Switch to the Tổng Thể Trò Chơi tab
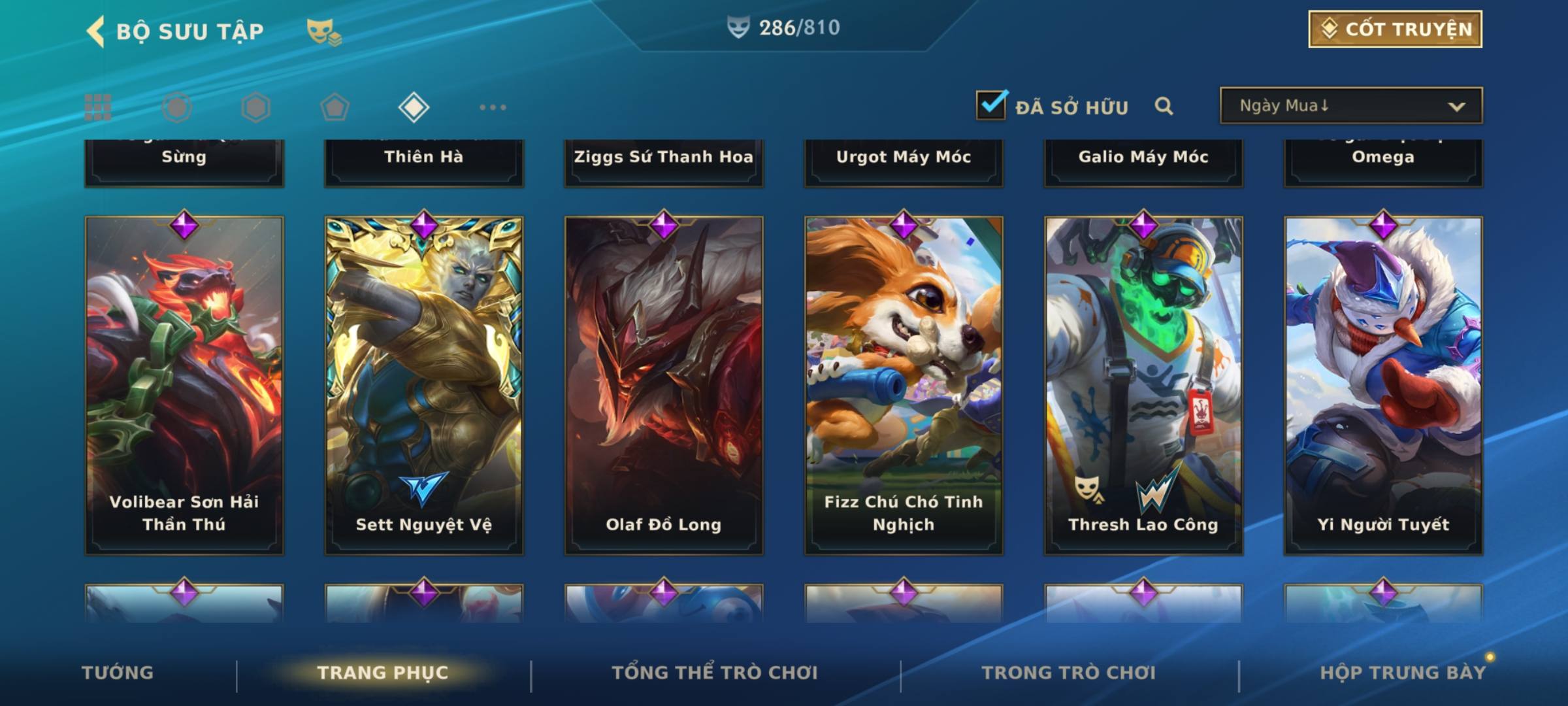1568x706 pixels. pos(715,673)
